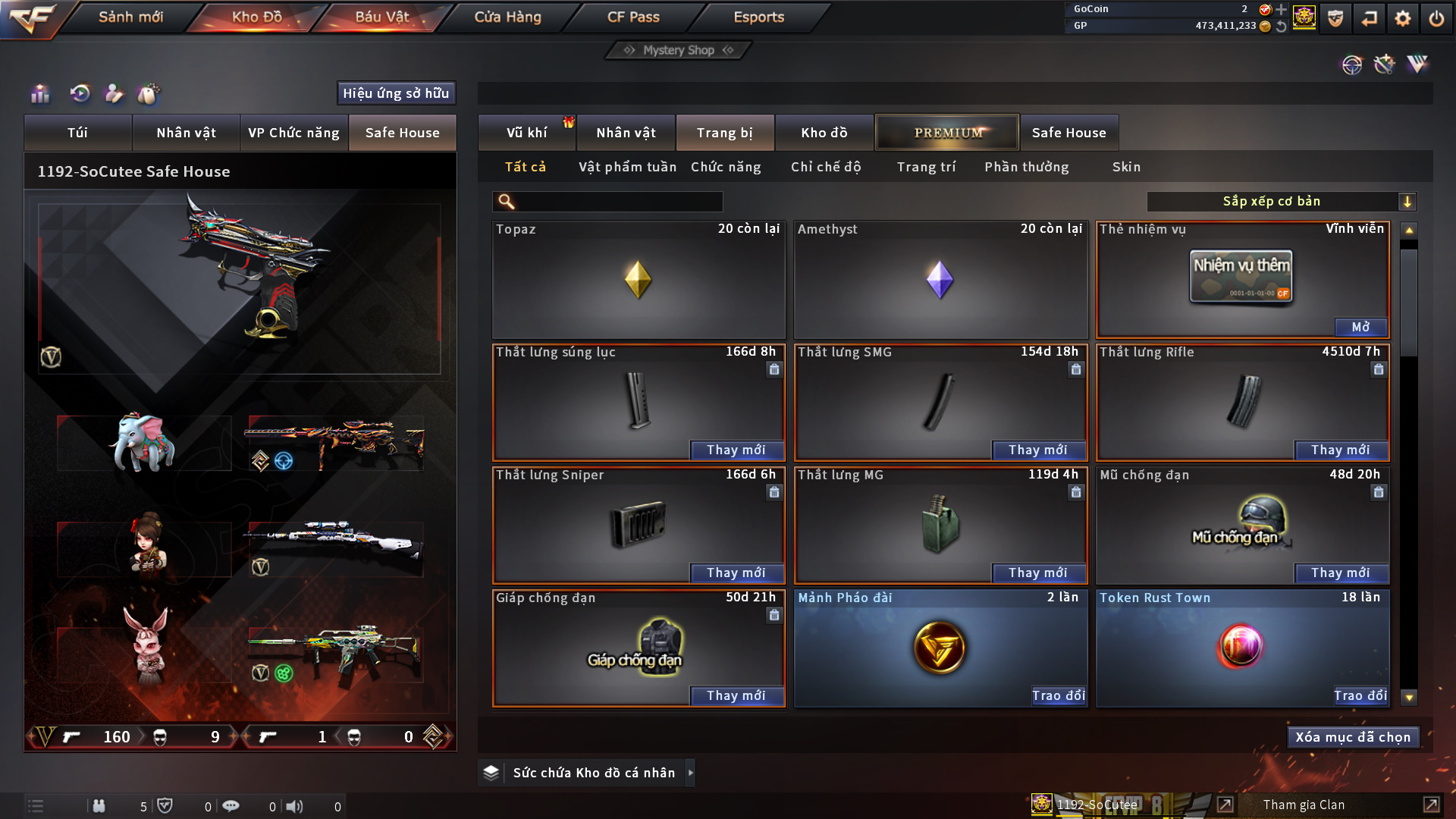Open the Thẻ nhiệm vụ with Mở
Viewport: 1456px width, 819px height.
point(1360,327)
